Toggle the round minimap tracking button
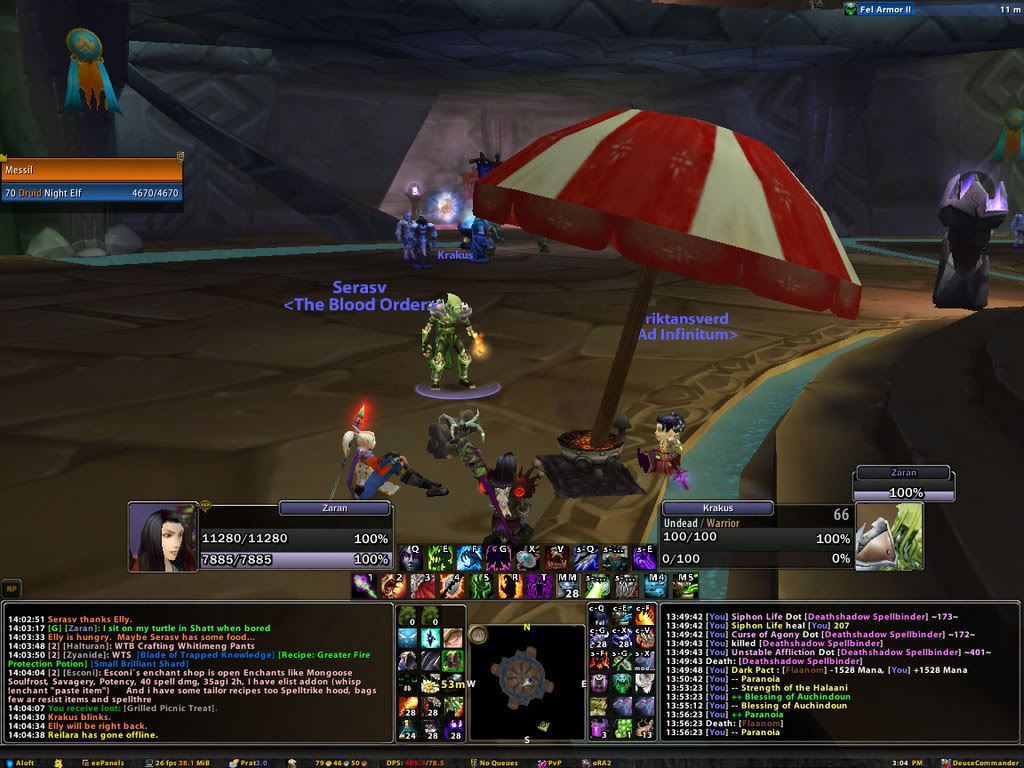1024x768 pixels. [x=479, y=634]
